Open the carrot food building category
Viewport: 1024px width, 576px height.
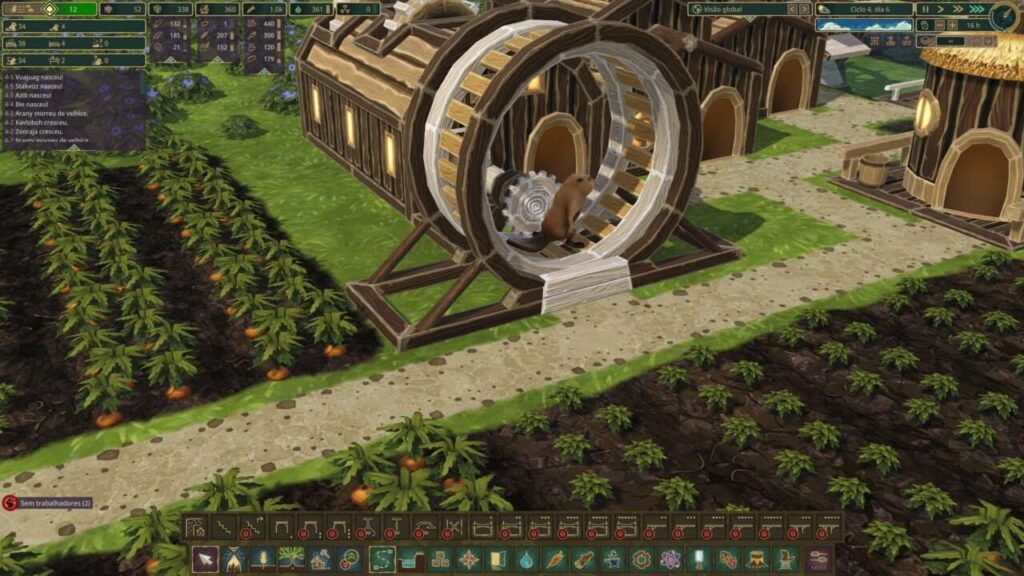coord(555,560)
